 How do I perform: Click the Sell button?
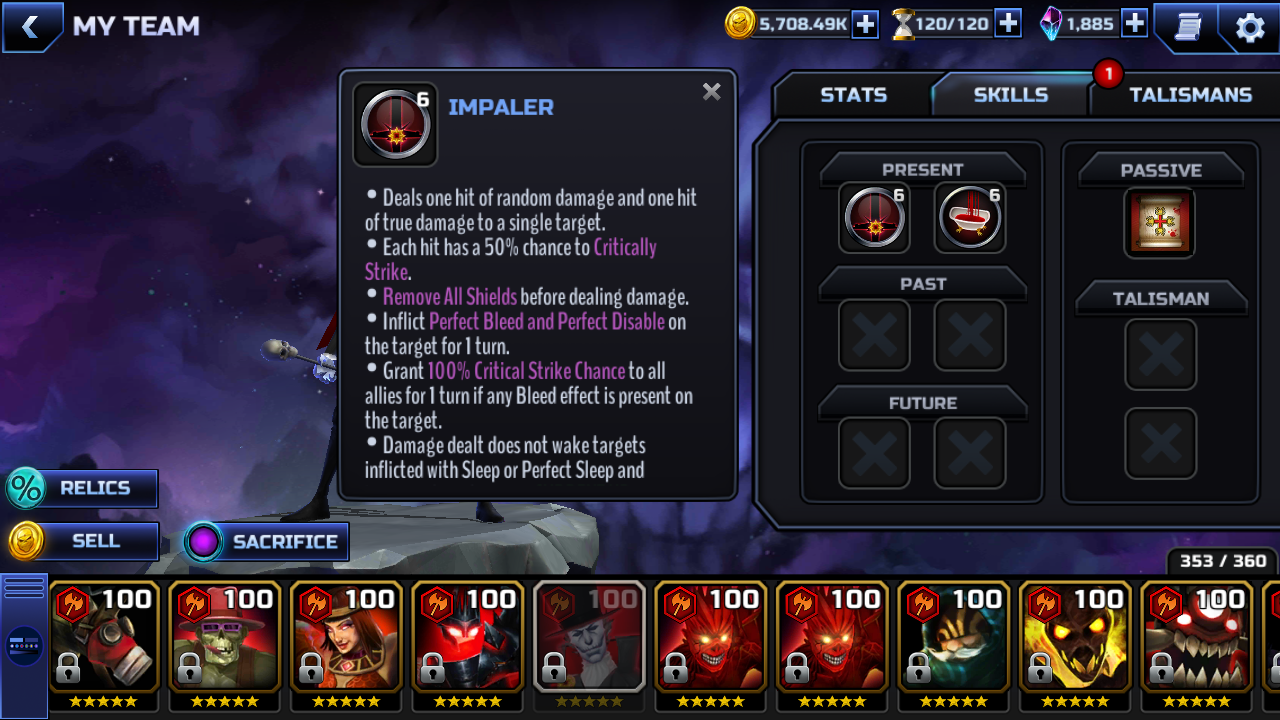tap(82, 541)
